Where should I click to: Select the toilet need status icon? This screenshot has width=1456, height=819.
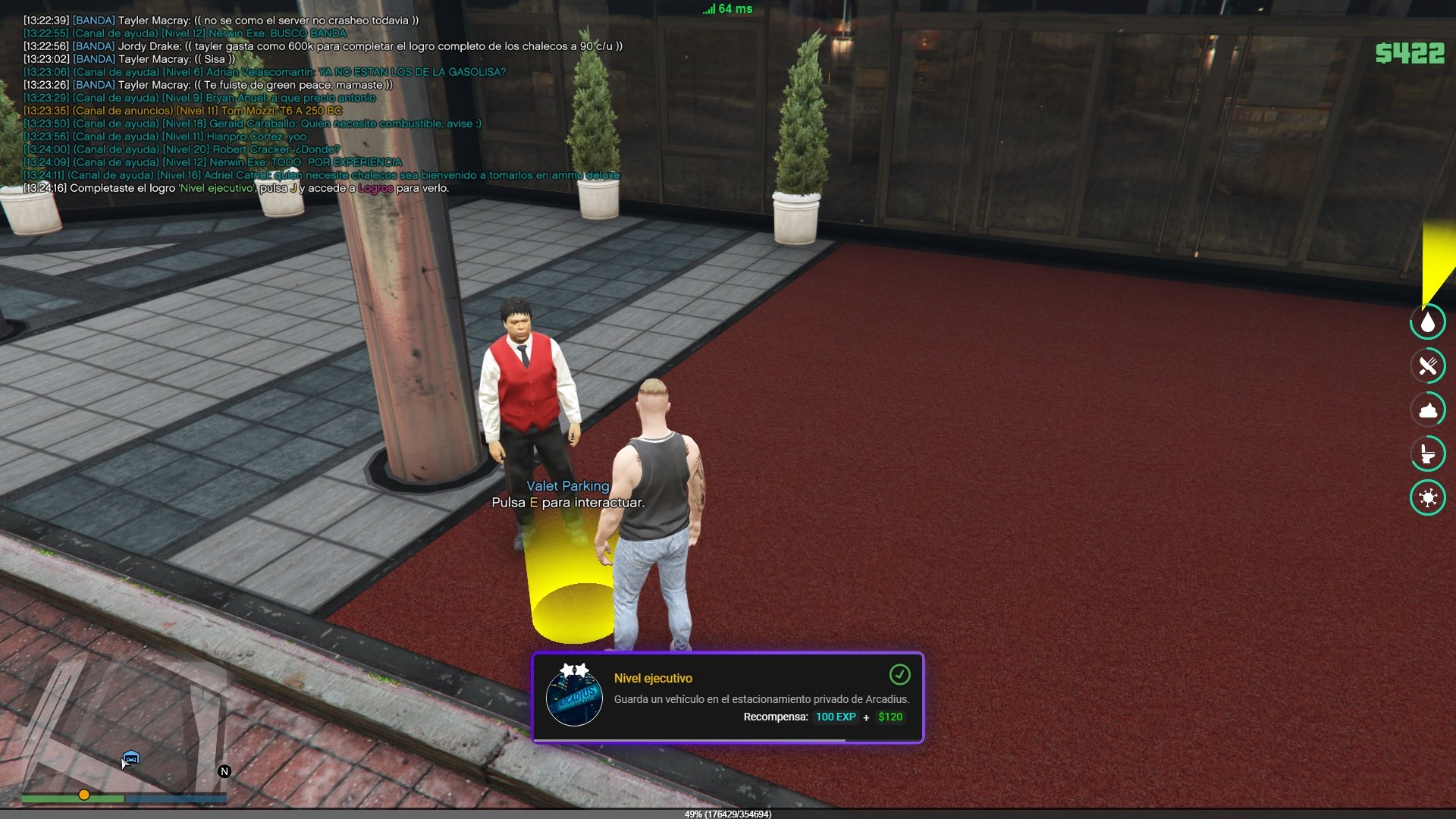tap(1428, 454)
